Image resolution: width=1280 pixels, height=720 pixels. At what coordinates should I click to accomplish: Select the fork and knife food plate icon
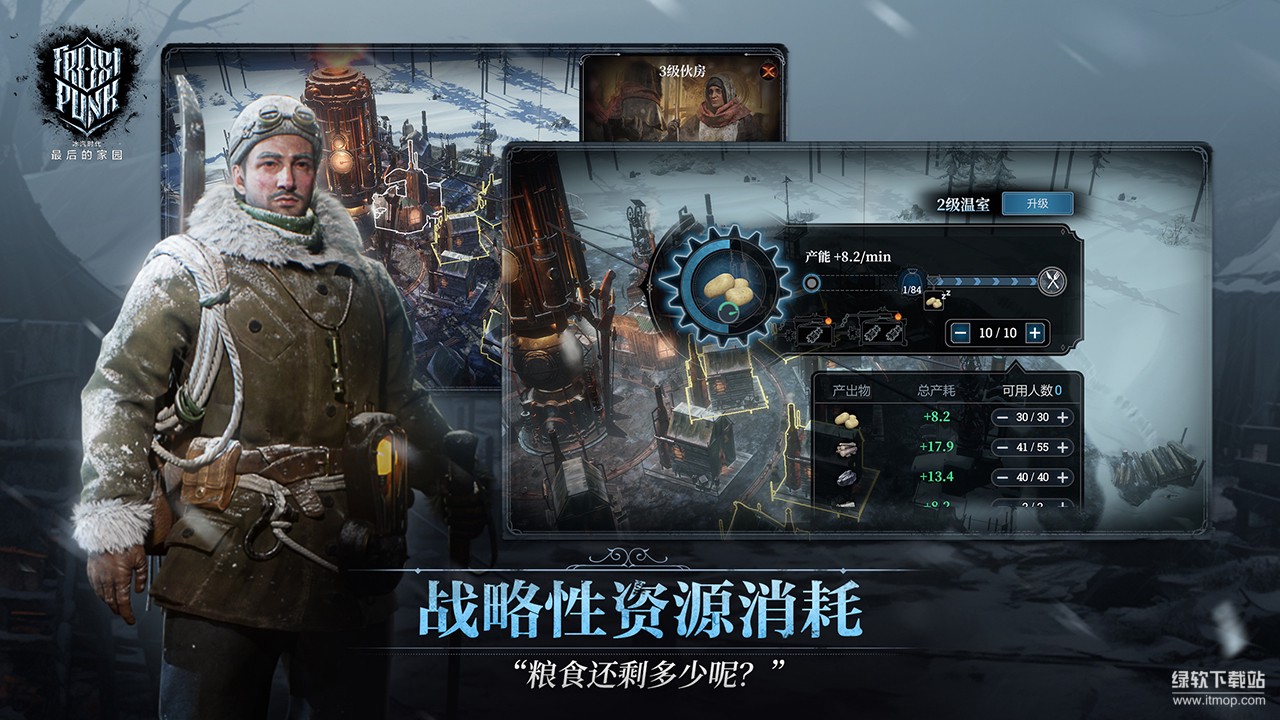pos(1050,279)
